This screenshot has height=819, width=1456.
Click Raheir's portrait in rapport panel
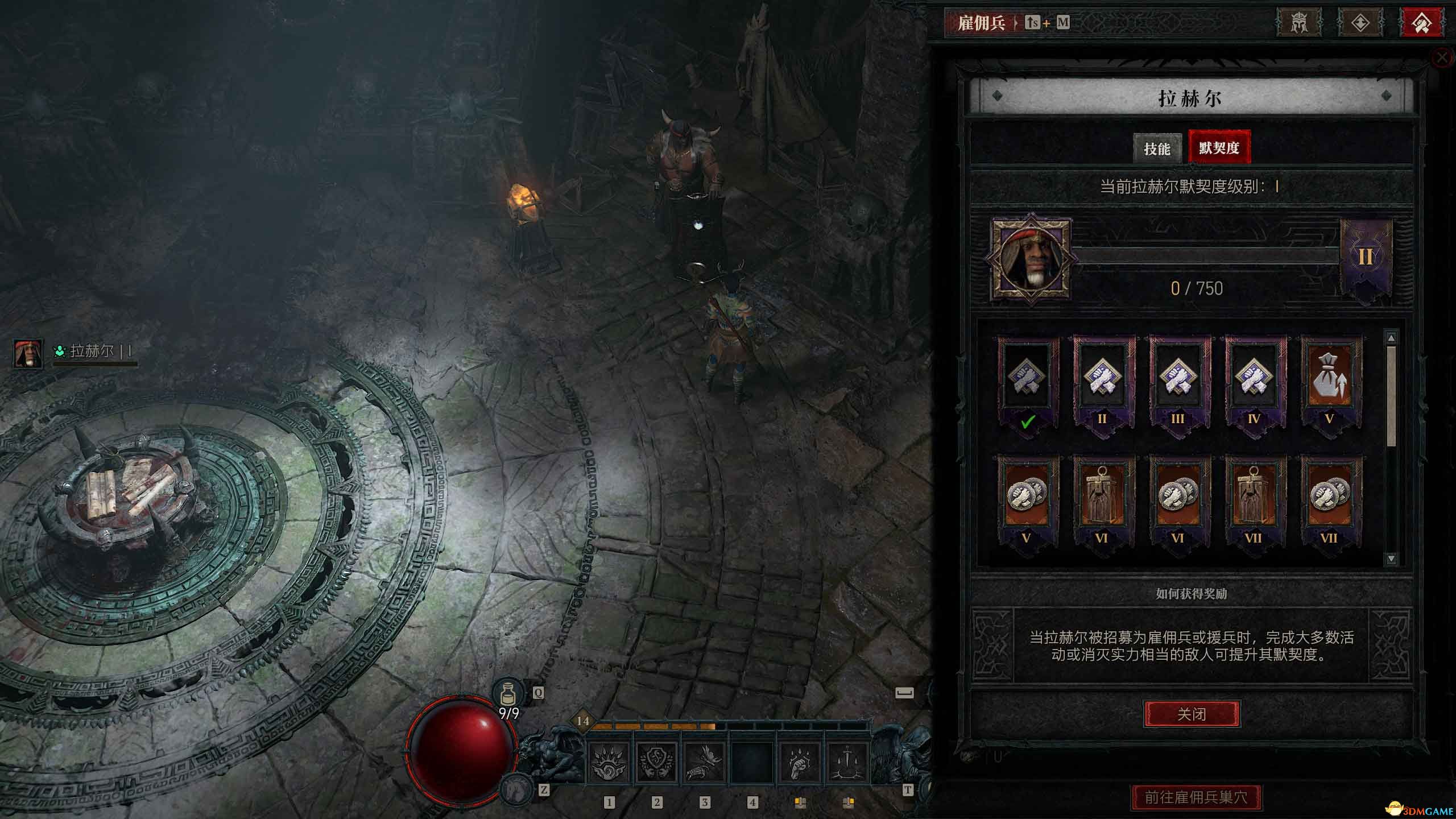(1031, 259)
